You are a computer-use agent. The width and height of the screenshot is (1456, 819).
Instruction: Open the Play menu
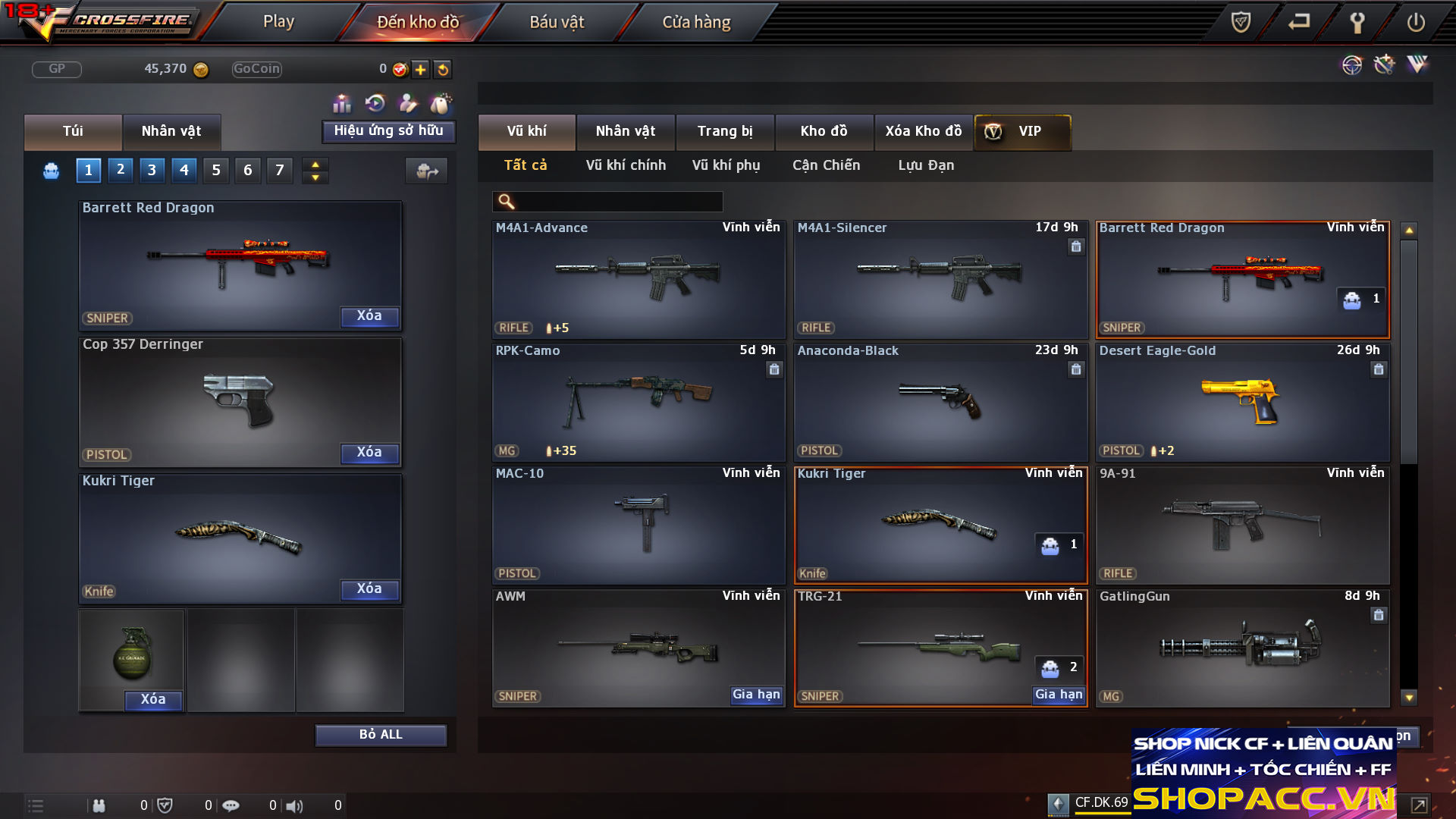coord(278,22)
